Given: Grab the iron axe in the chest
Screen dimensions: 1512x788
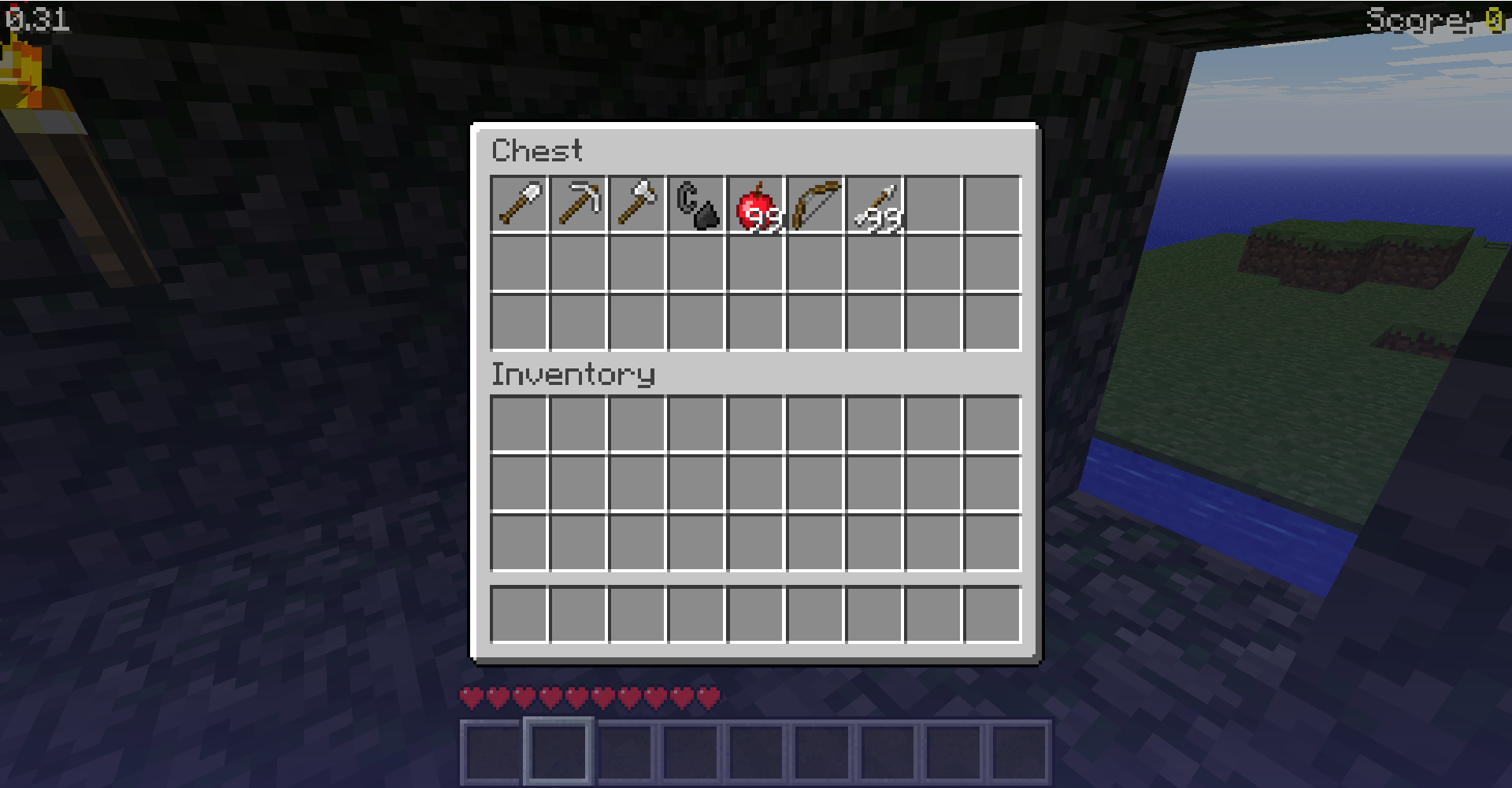Looking at the screenshot, I should click(x=637, y=205).
